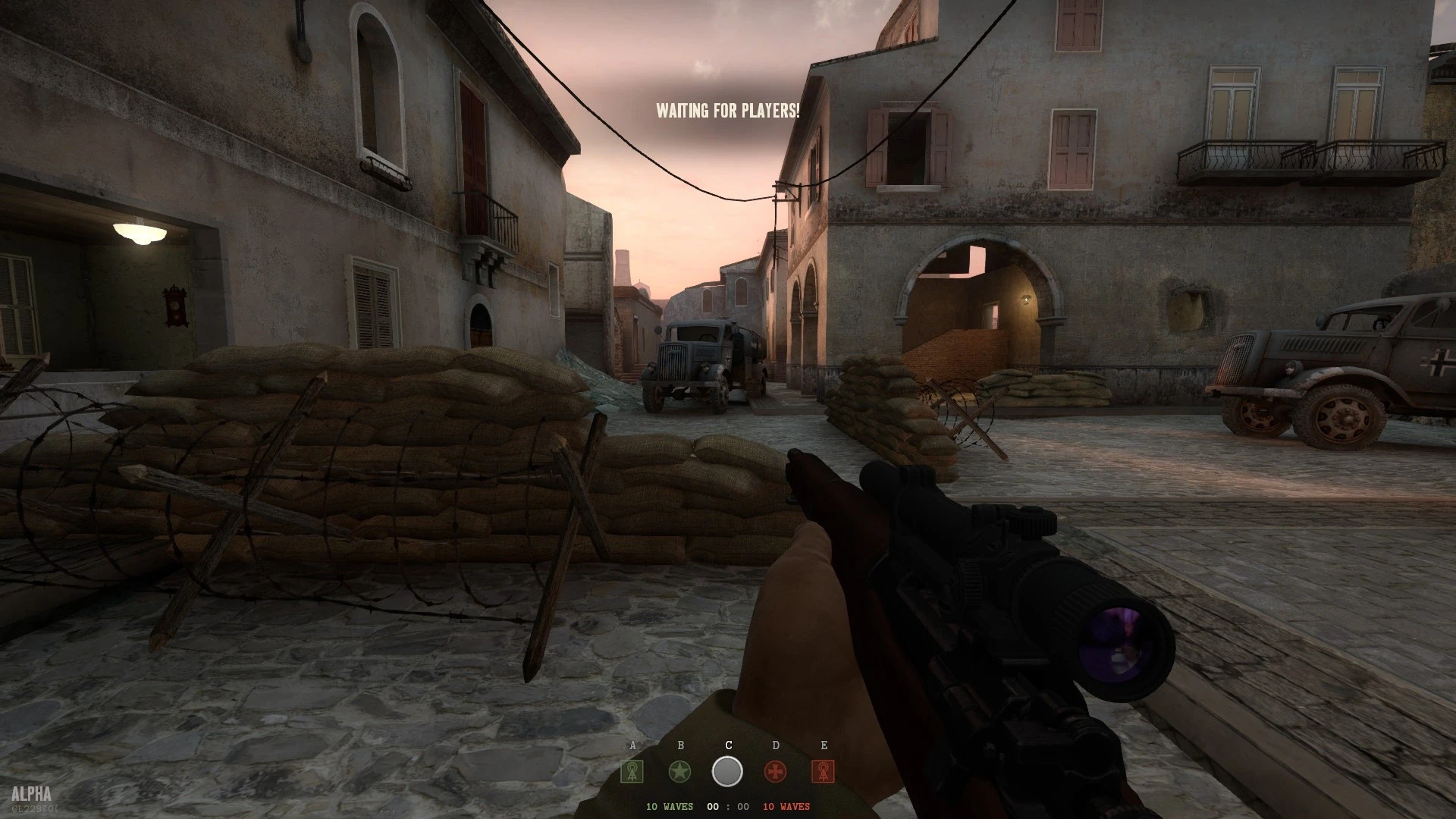Screen dimensions: 1456x819
Task: Click the 00:00 match timer
Action: (x=727, y=808)
